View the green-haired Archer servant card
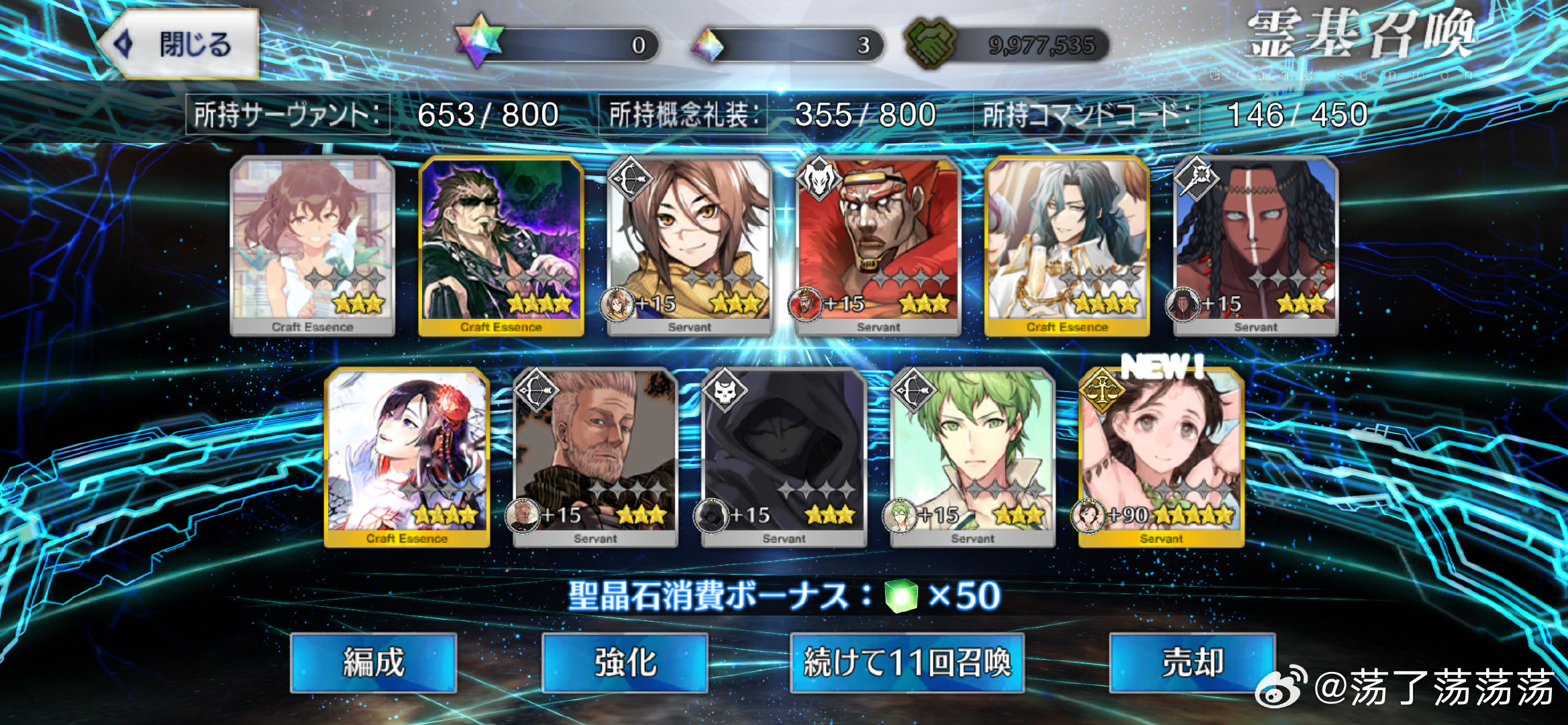This screenshot has width=1568, height=725. [972, 458]
